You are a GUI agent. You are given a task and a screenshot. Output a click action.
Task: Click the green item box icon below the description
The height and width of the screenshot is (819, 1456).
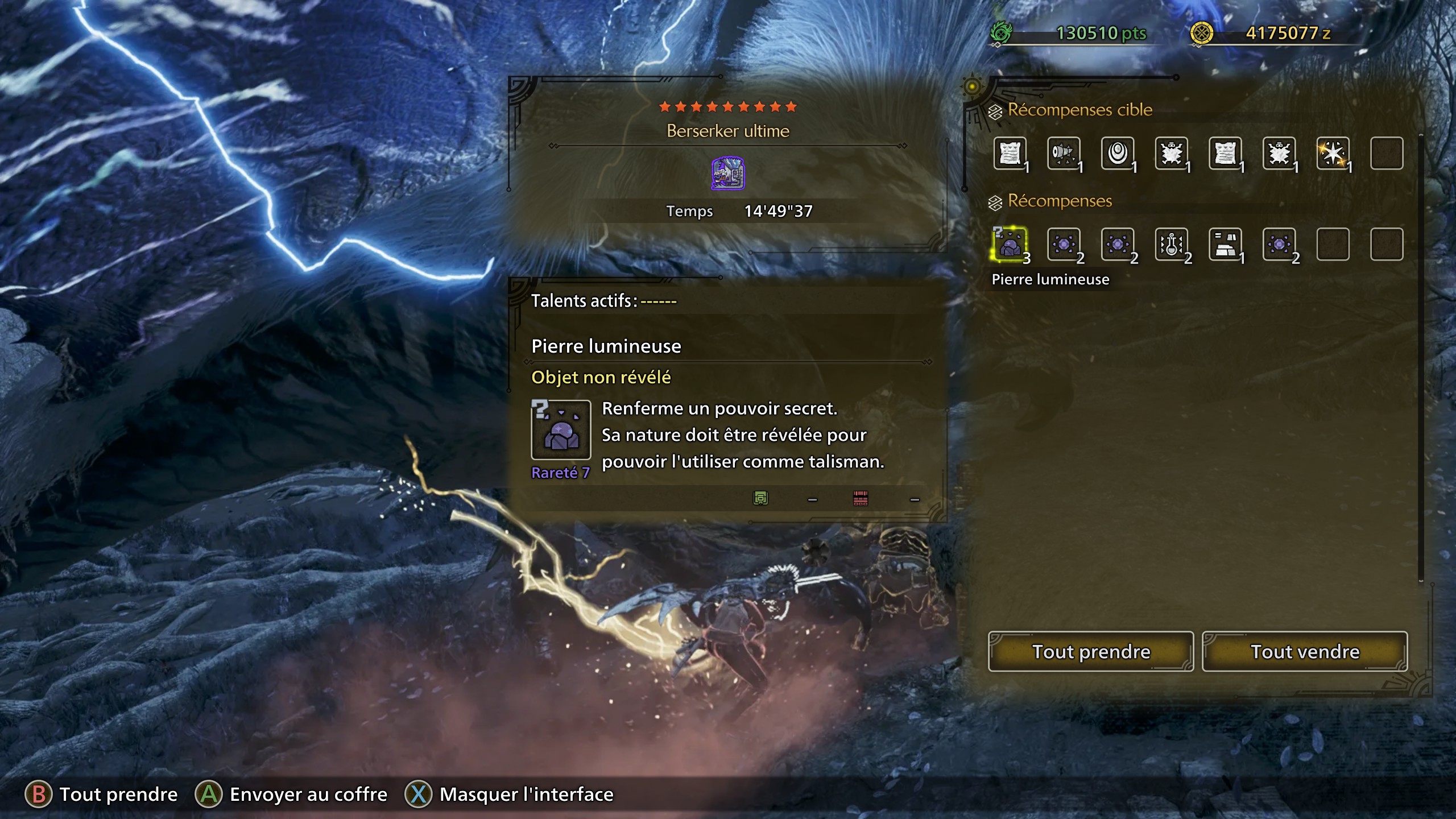pyautogui.click(x=760, y=498)
